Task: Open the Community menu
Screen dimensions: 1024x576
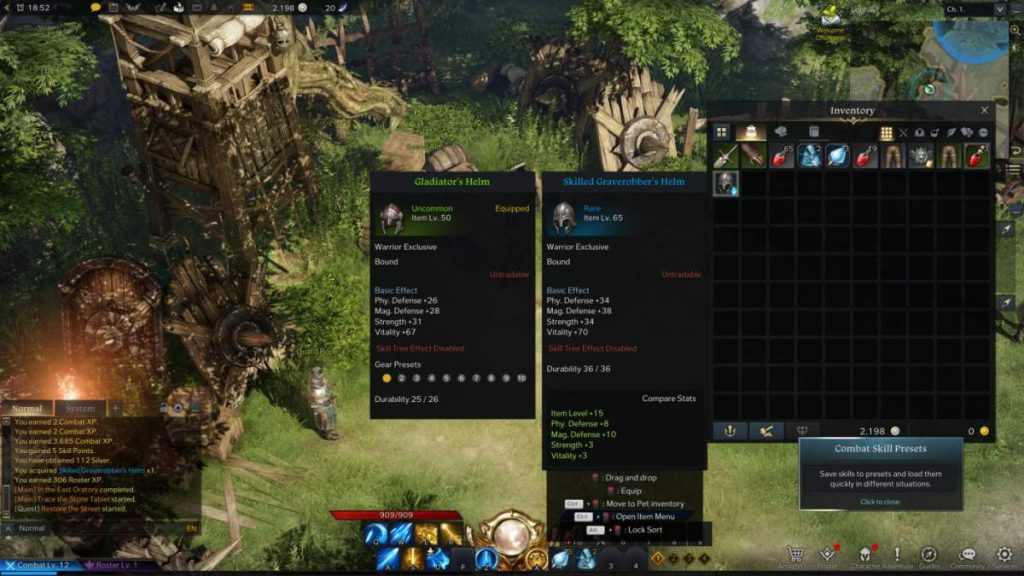Action: 967,554
